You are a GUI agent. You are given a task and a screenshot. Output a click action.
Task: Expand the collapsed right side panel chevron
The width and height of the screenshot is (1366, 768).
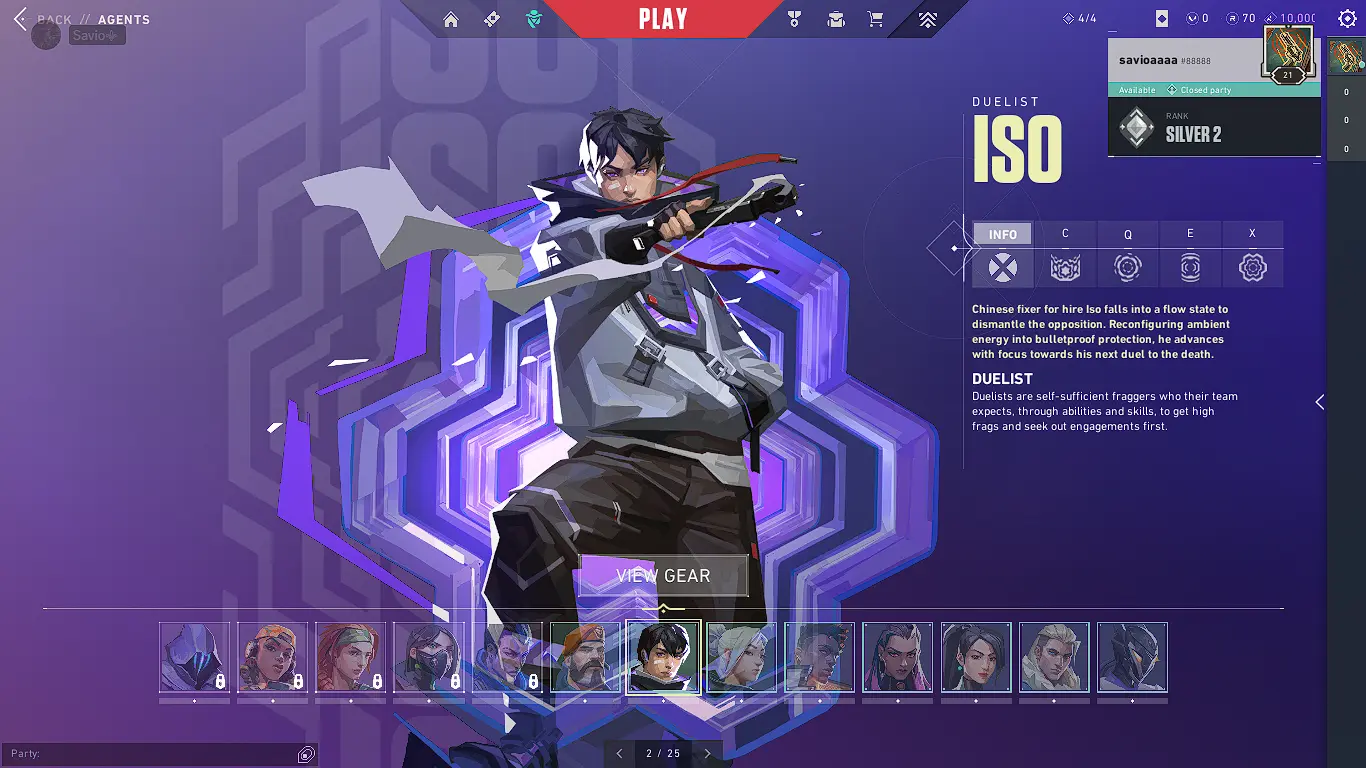pyautogui.click(x=1319, y=402)
